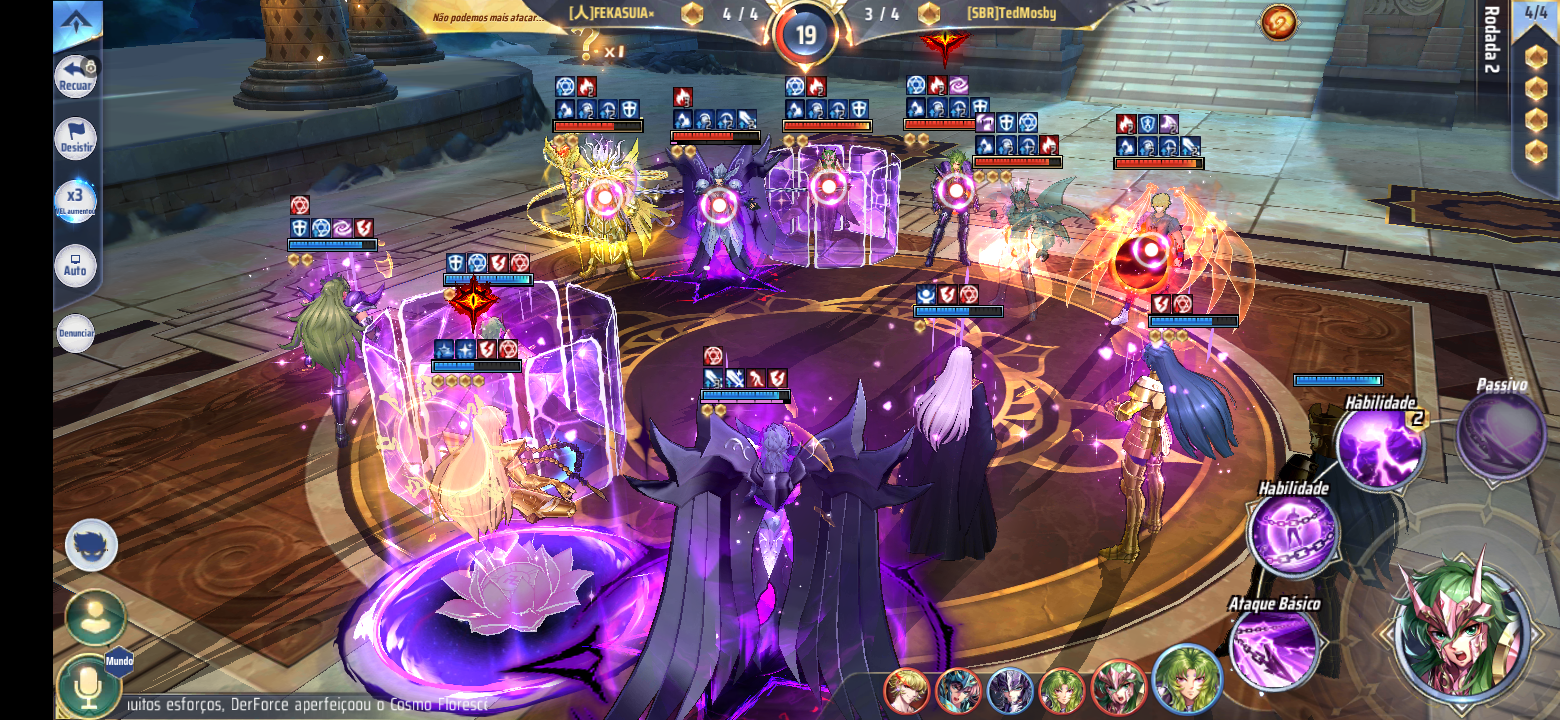Activate the purple lightning Habilidade skill
This screenshot has width=1560, height=720.
tap(1380, 447)
